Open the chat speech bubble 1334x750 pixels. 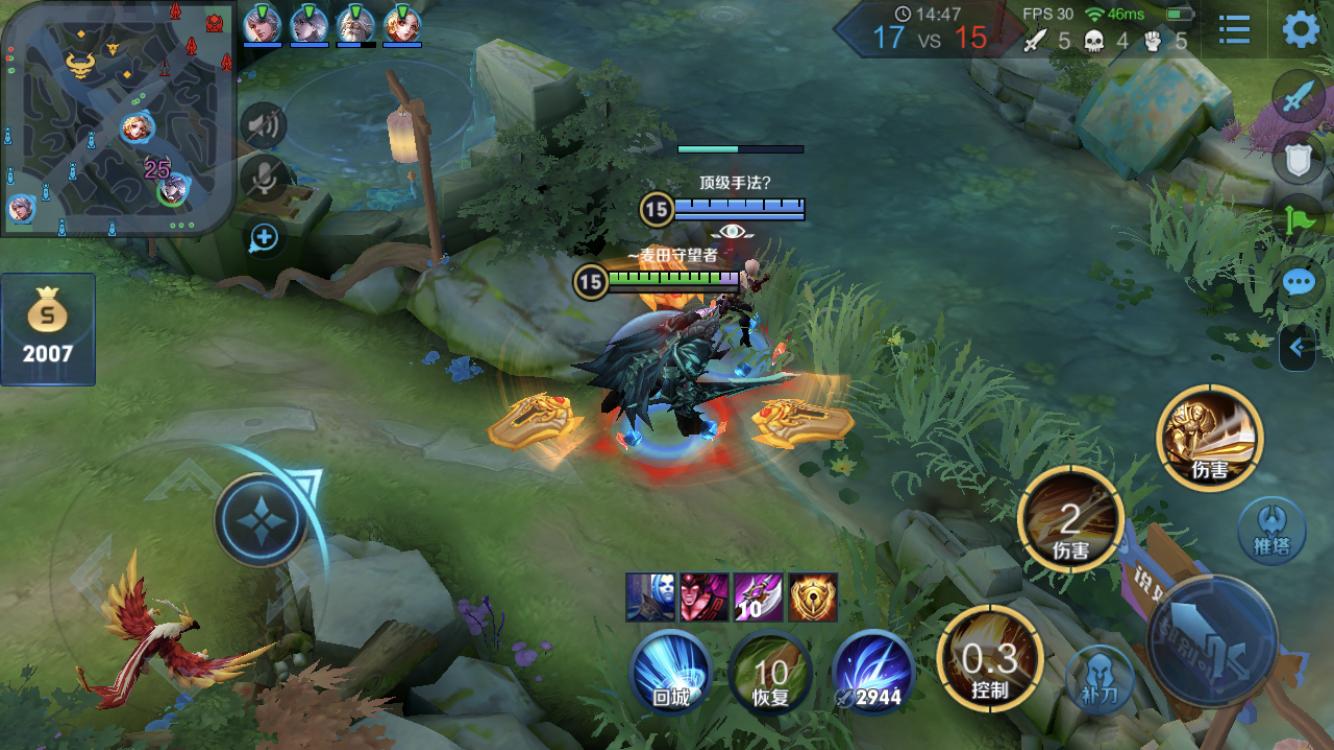click(1299, 282)
